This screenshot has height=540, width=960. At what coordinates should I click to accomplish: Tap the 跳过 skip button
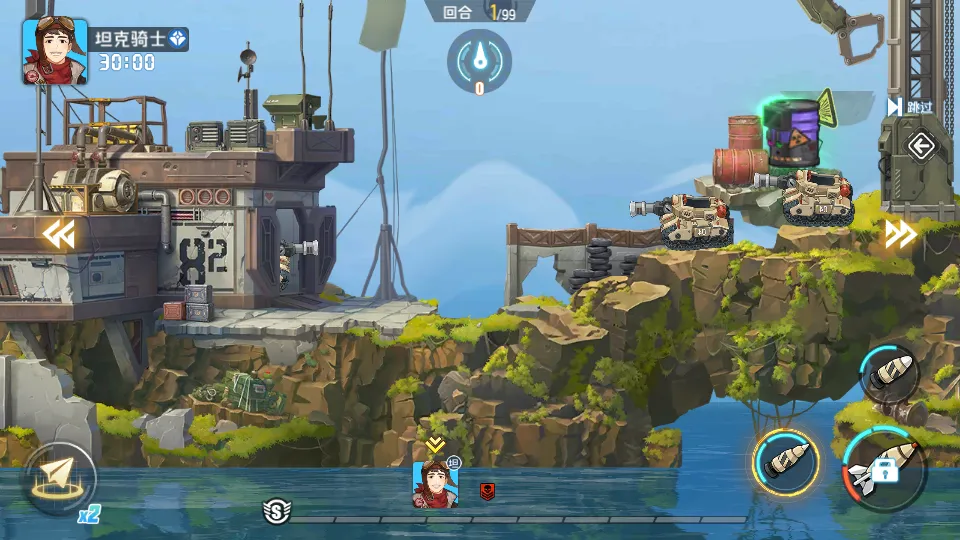point(911,107)
